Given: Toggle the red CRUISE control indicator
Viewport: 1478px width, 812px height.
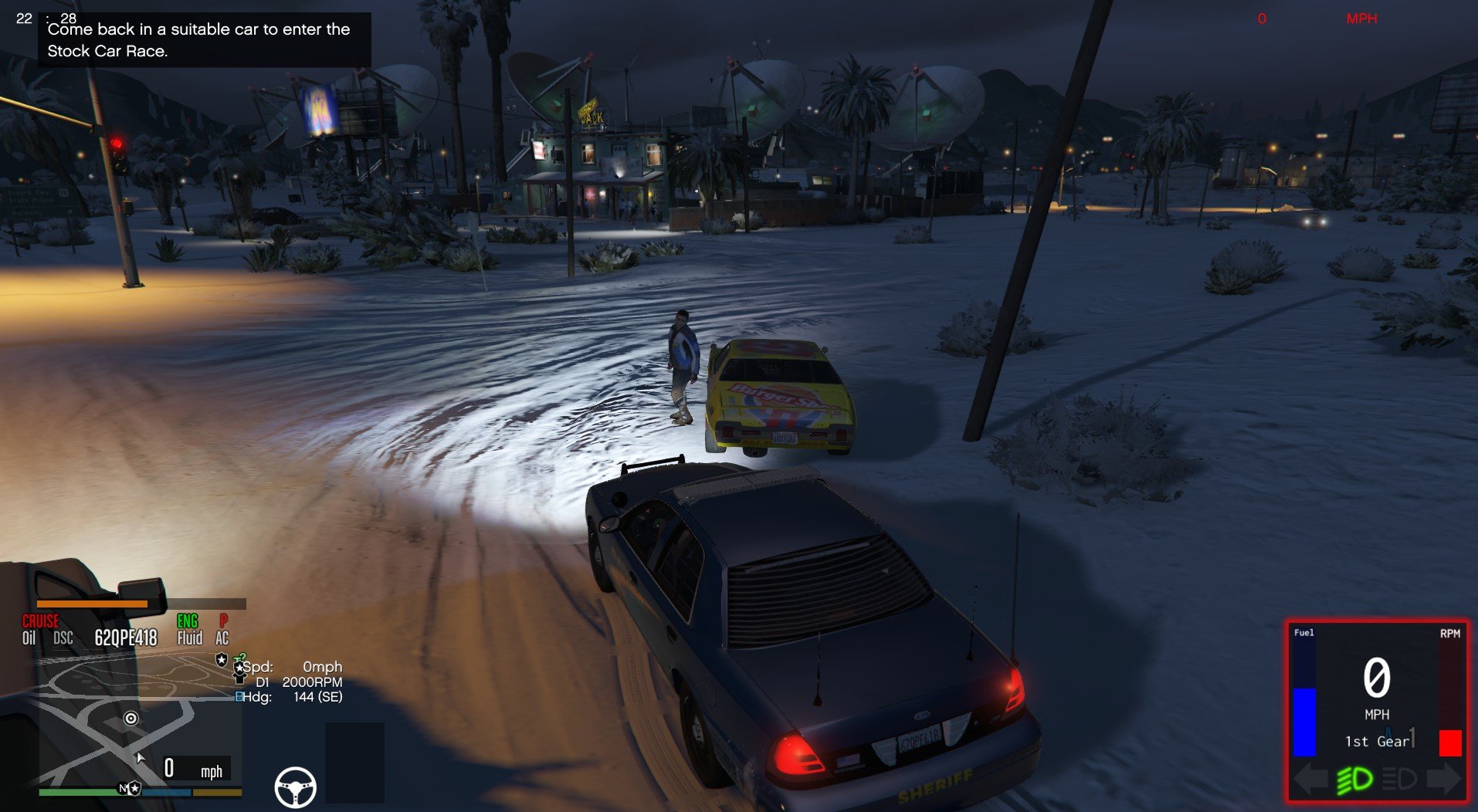Looking at the screenshot, I should pos(40,621).
